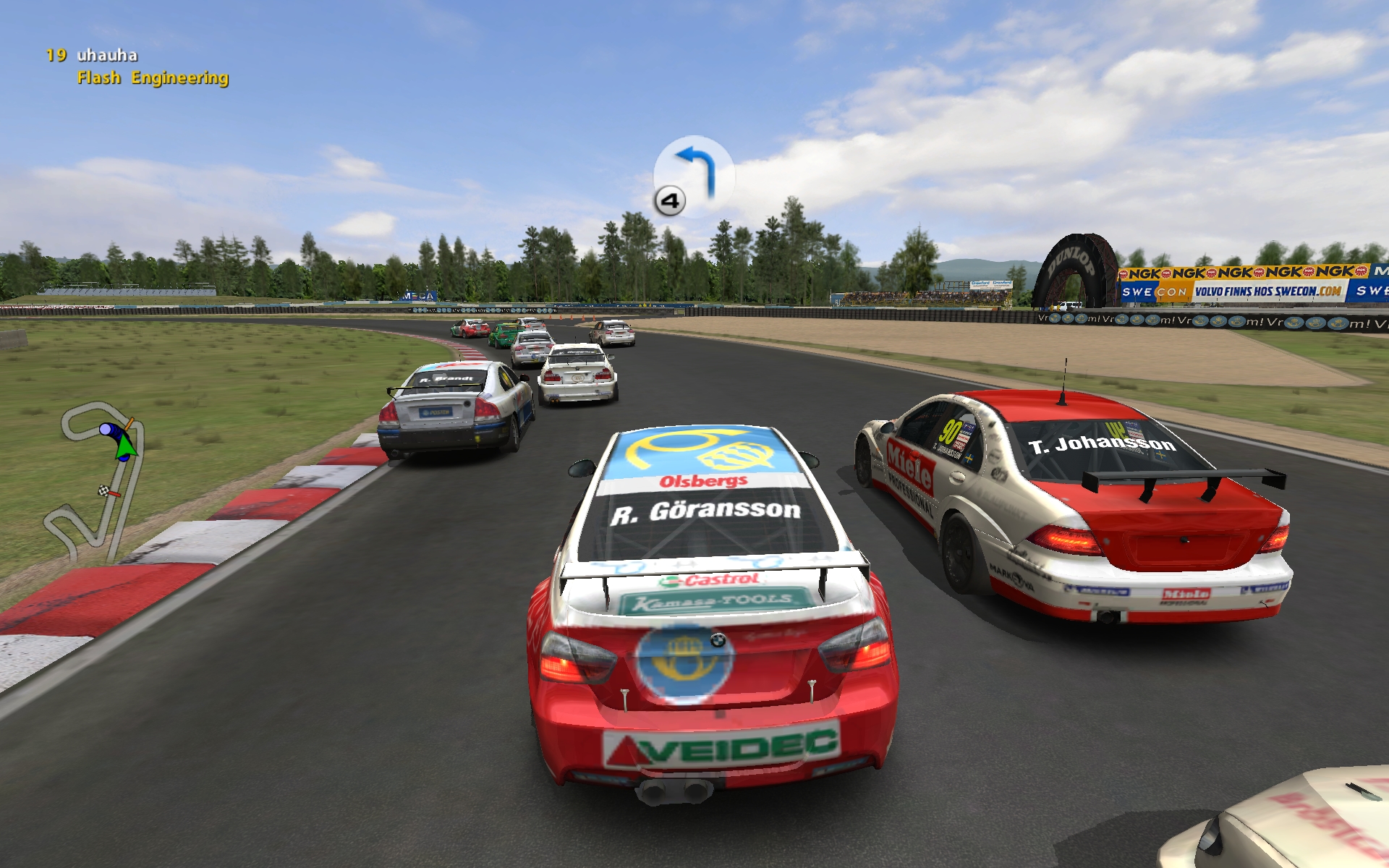This screenshot has height=868, width=1389.
Task: Select the uhauha driver name label
Action: 107,55
